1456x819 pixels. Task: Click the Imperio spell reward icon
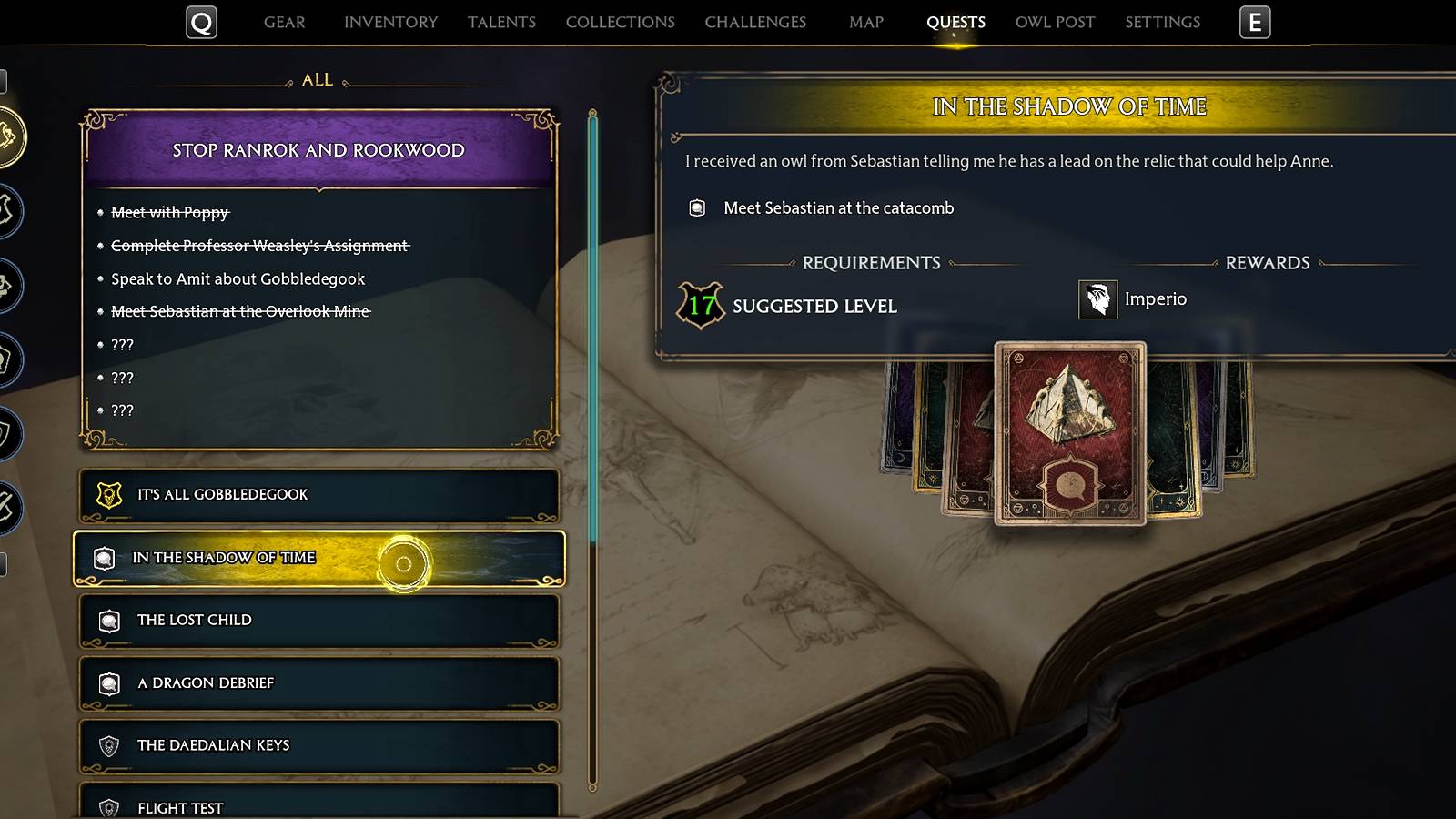[1098, 298]
